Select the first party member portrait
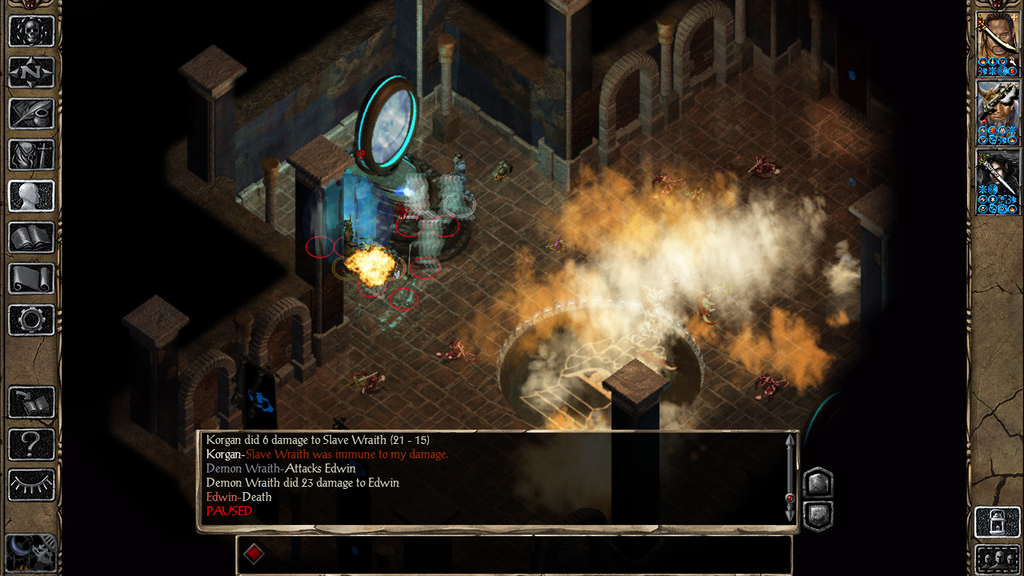The height and width of the screenshot is (576, 1024). tap(997, 44)
